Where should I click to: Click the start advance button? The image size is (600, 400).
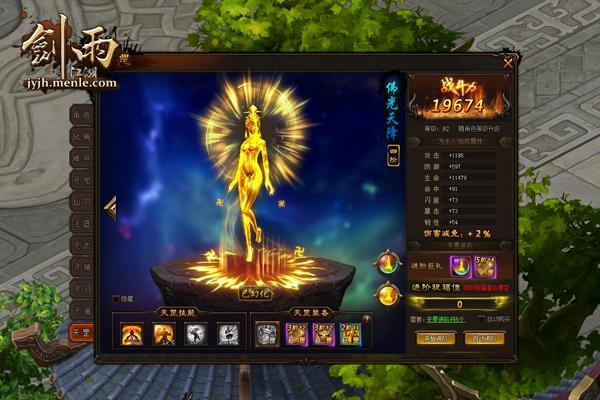pos(435,338)
